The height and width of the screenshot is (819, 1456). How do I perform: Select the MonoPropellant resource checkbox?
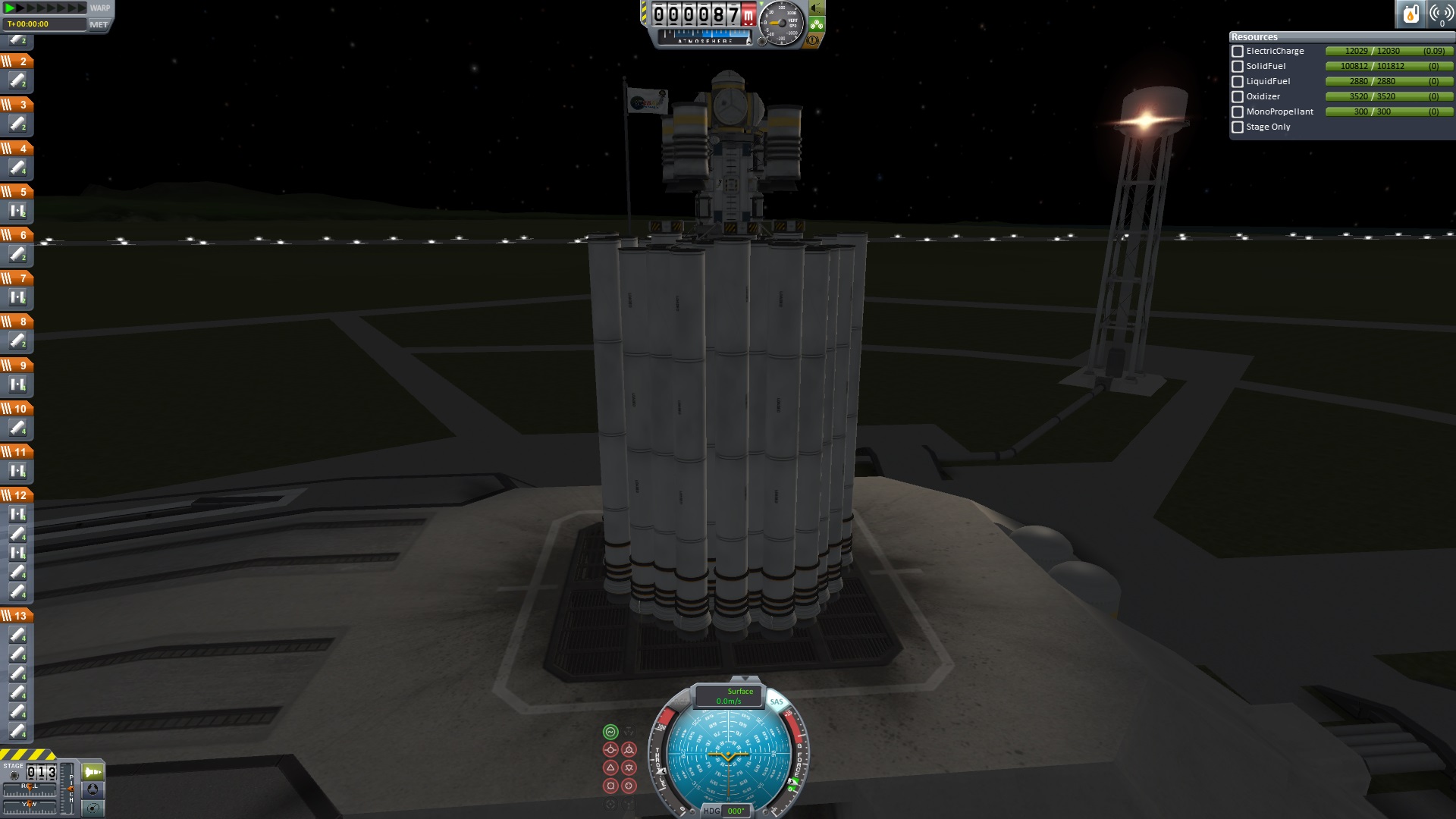[1238, 112]
